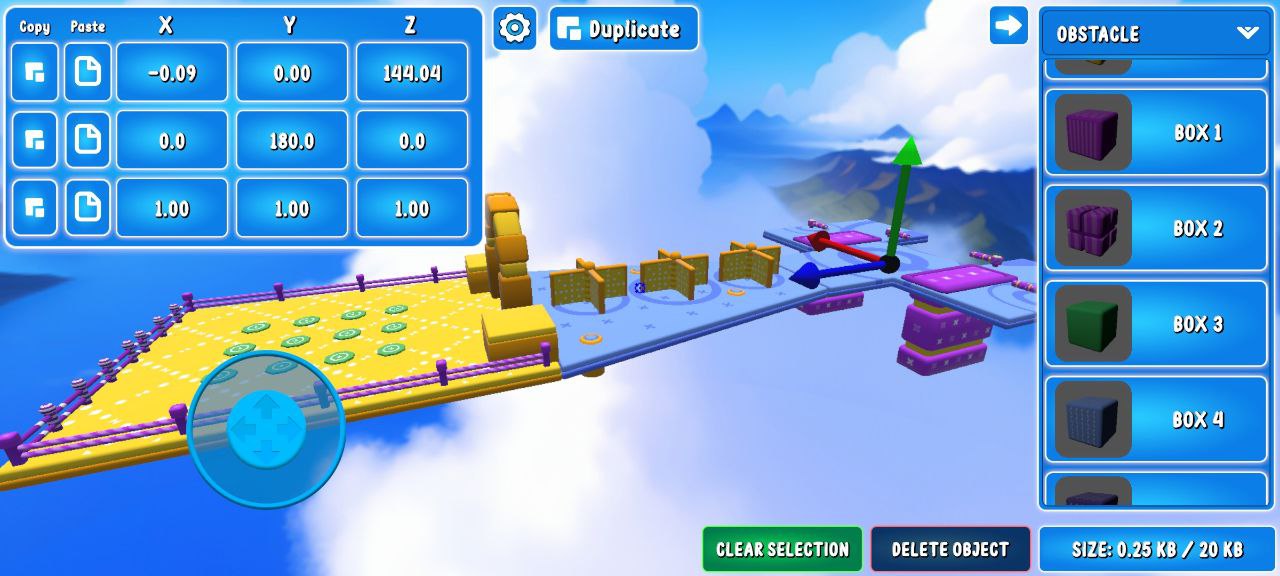Viewport: 1280px width, 576px height.
Task: Select the blue Box 4 obstacle
Action: coord(1154,419)
